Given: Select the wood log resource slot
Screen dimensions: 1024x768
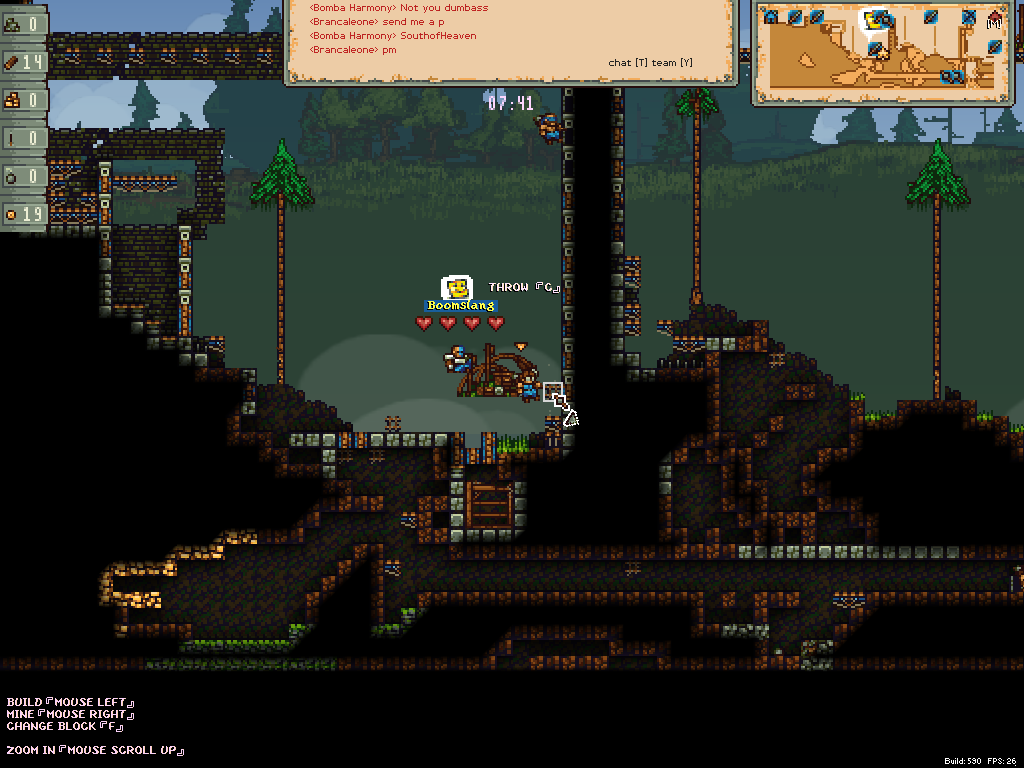Looking at the screenshot, I should click(x=23, y=62).
